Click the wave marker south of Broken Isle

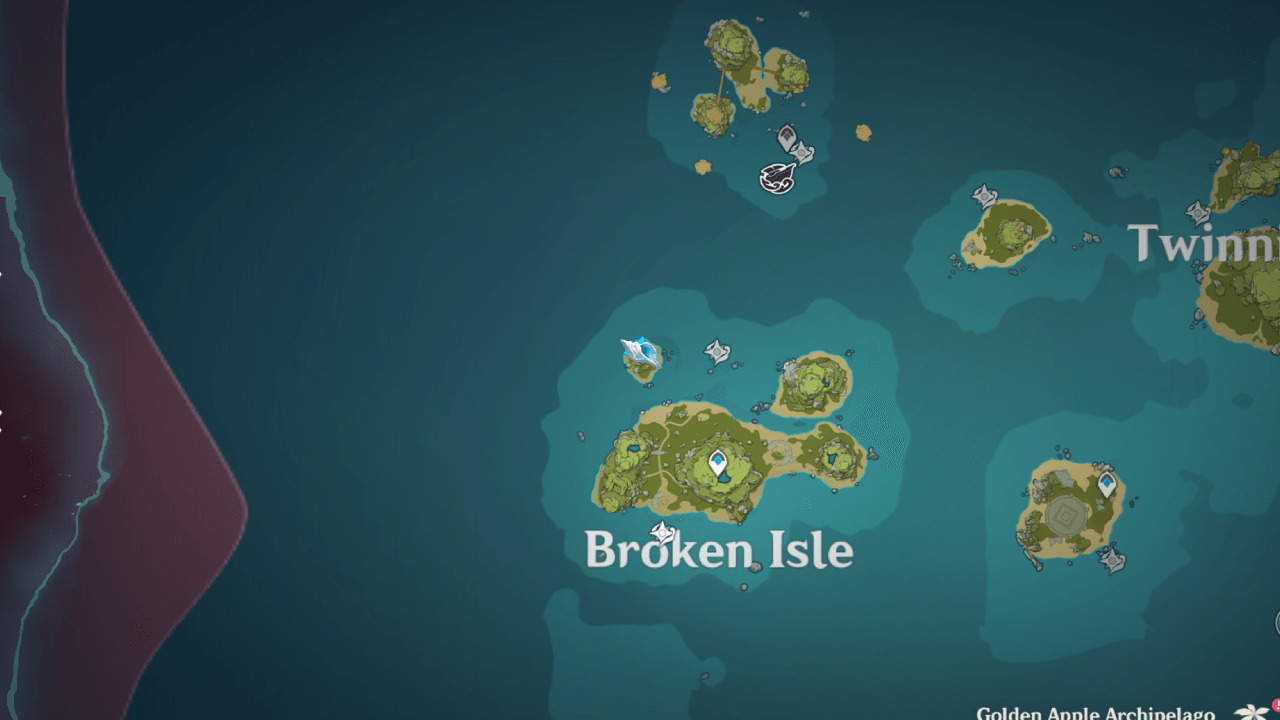662,531
